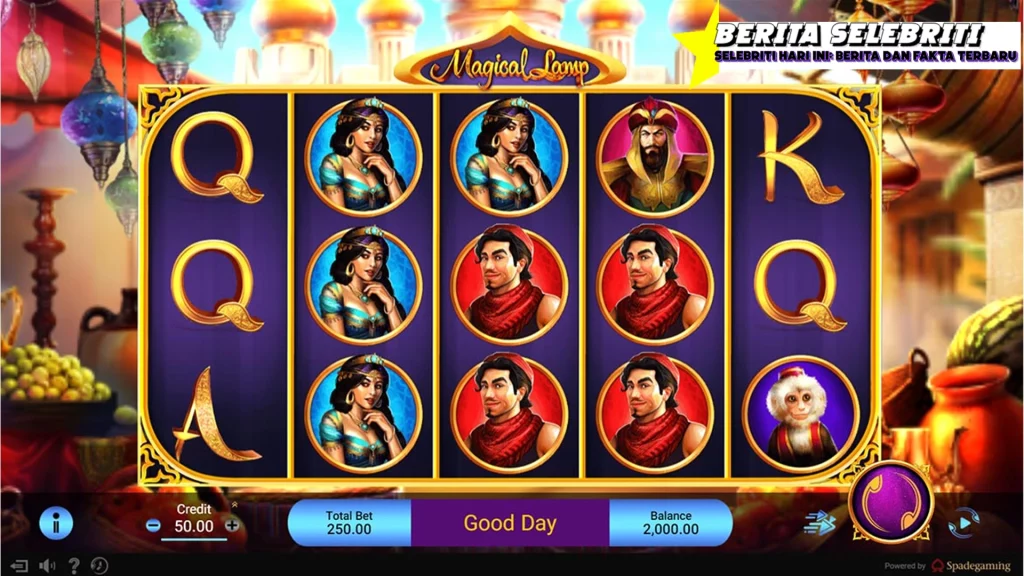
Task: Open help with the question mark icon
Action: [74, 565]
